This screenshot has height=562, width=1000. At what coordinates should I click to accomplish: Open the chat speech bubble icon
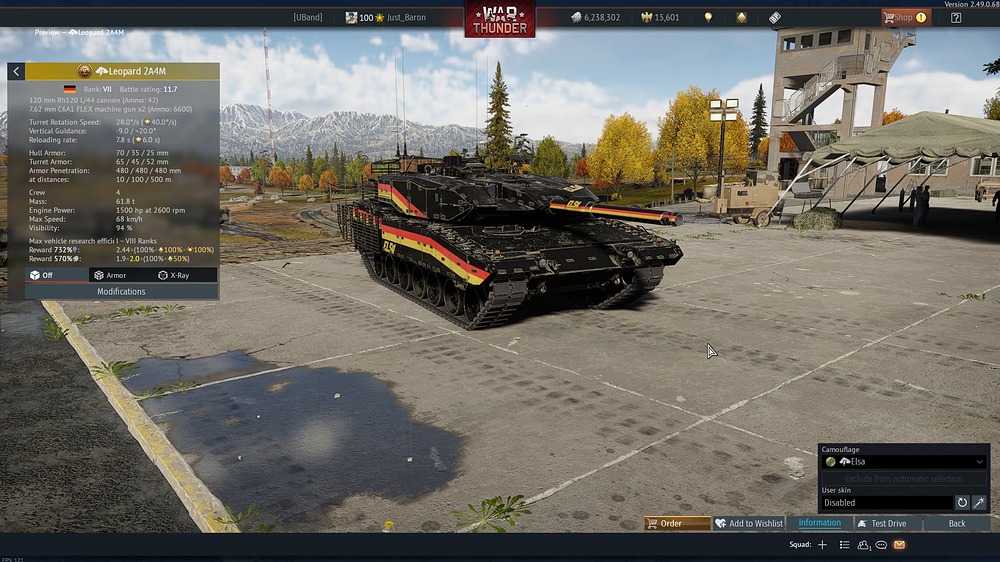tap(881, 545)
